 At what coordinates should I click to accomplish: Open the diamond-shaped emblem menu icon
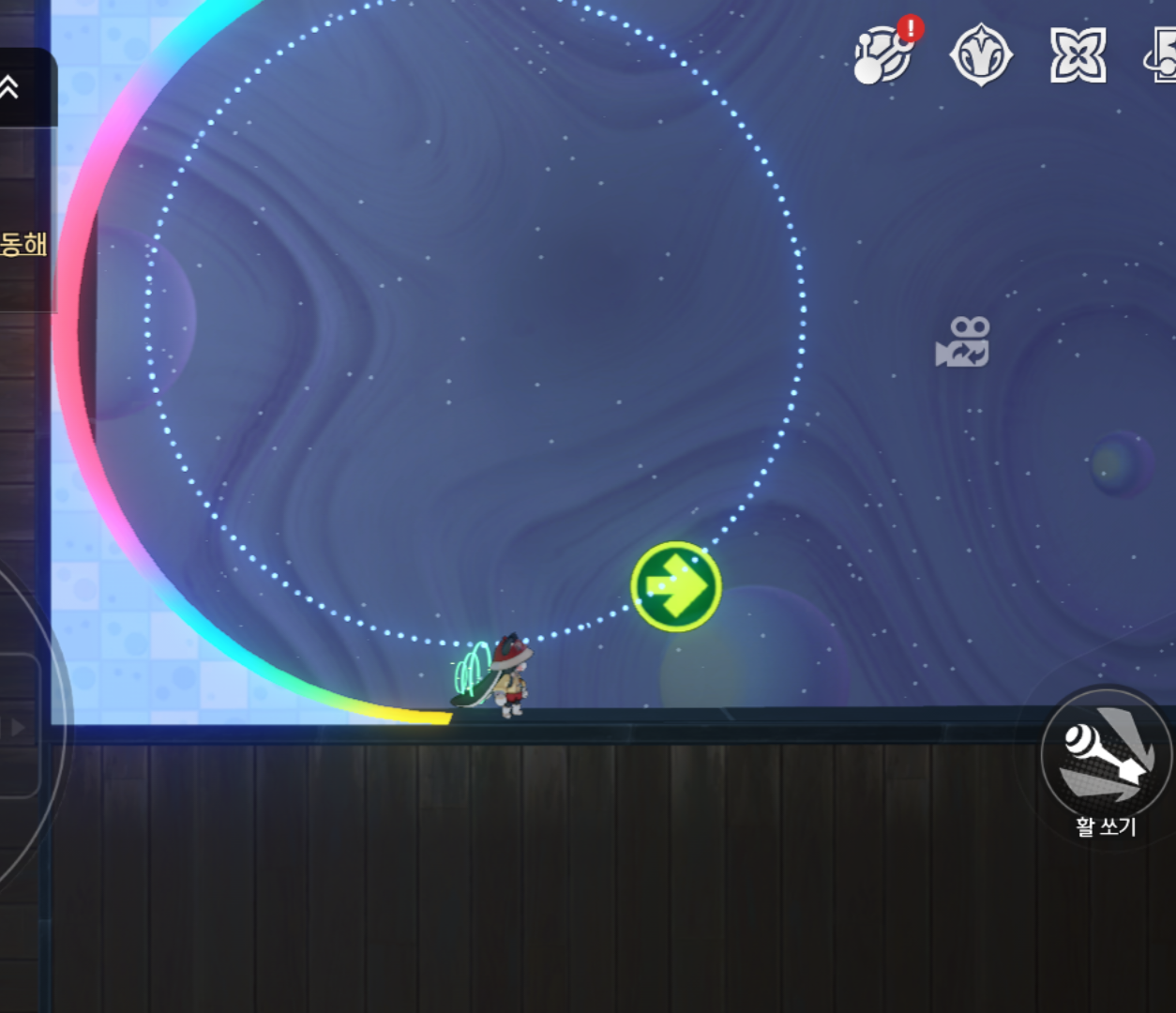tap(981, 55)
